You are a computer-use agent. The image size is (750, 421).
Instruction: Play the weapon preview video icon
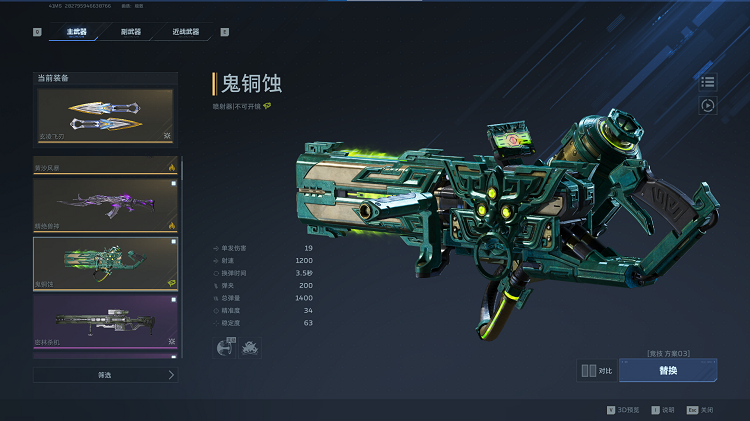tap(708, 105)
